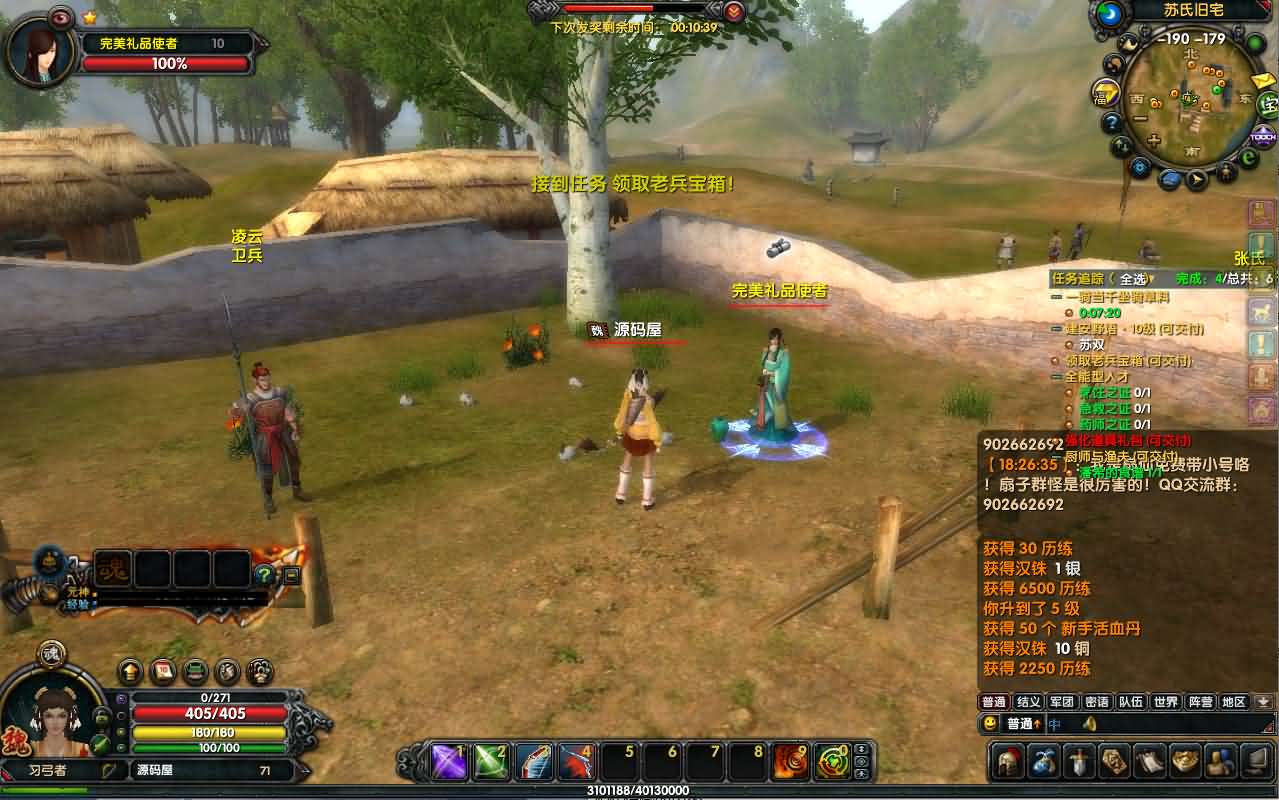Open the 军团 chat tab
The width and height of the screenshot is (1279, 800).
click(1062, 702)
